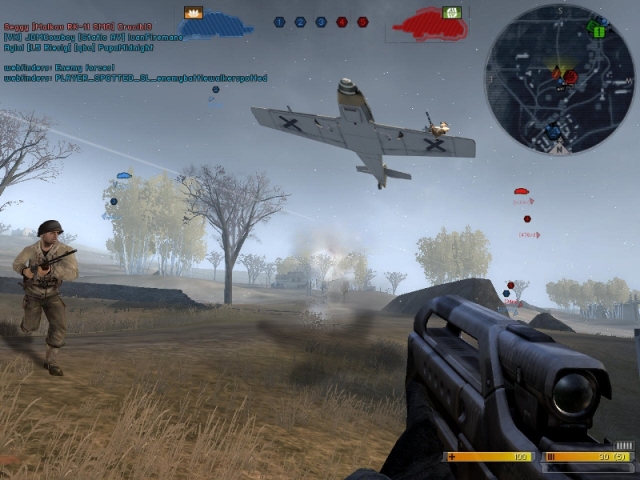Click the "Enemy forces!" chat message
The image size is (640, 480).
[60, 67]
